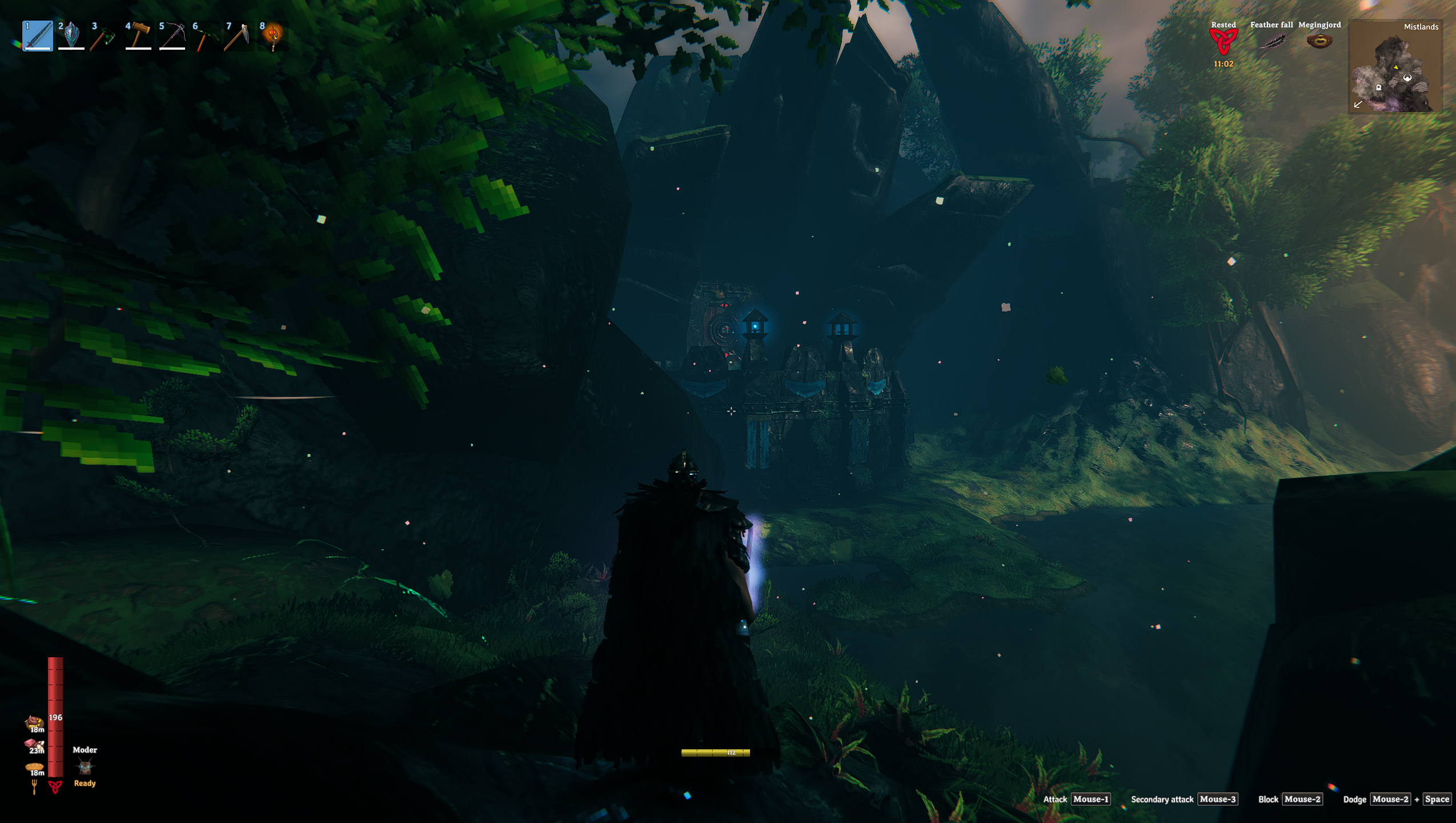Viewport: 1456px width, 823px height.
Task: Choose the glowing fire staff in slot 8
Action: (x=272, y=36)
